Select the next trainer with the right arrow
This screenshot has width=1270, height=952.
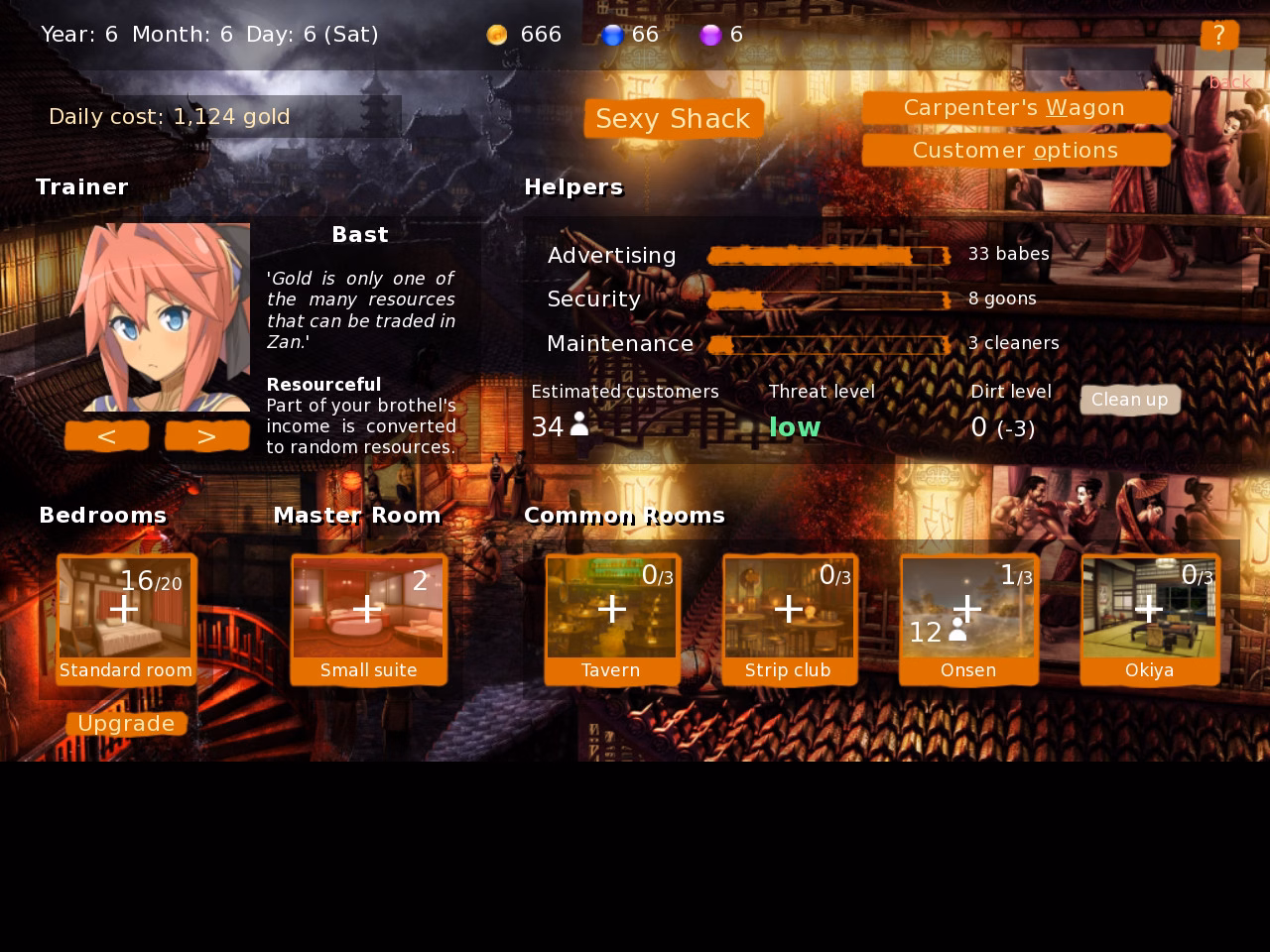(x=206, y=435)
